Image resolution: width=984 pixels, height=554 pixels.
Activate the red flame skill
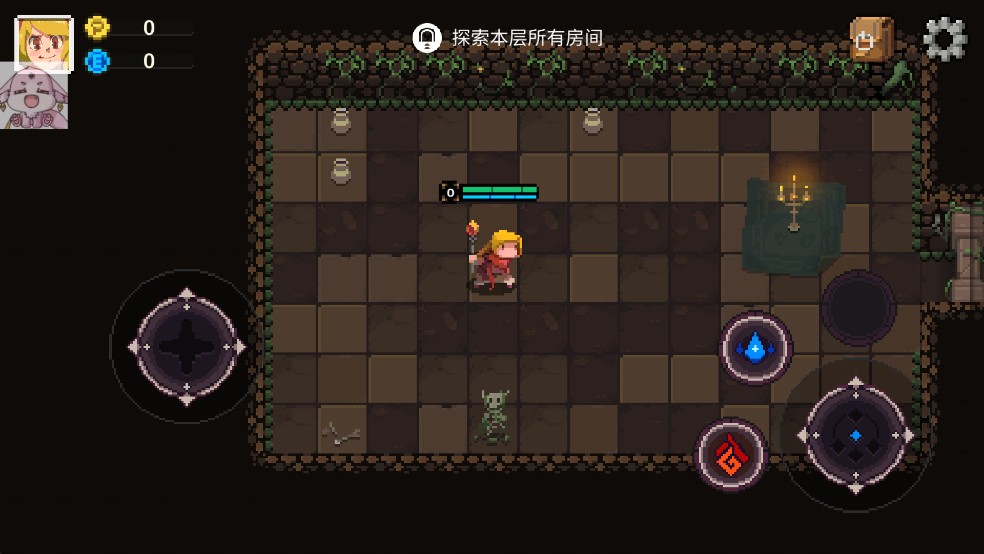pos(731,454)
